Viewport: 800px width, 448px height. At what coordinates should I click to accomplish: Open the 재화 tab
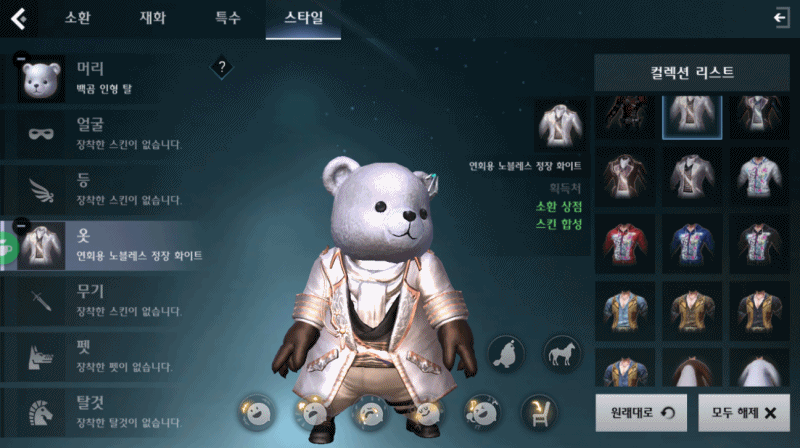pos(152,18)
